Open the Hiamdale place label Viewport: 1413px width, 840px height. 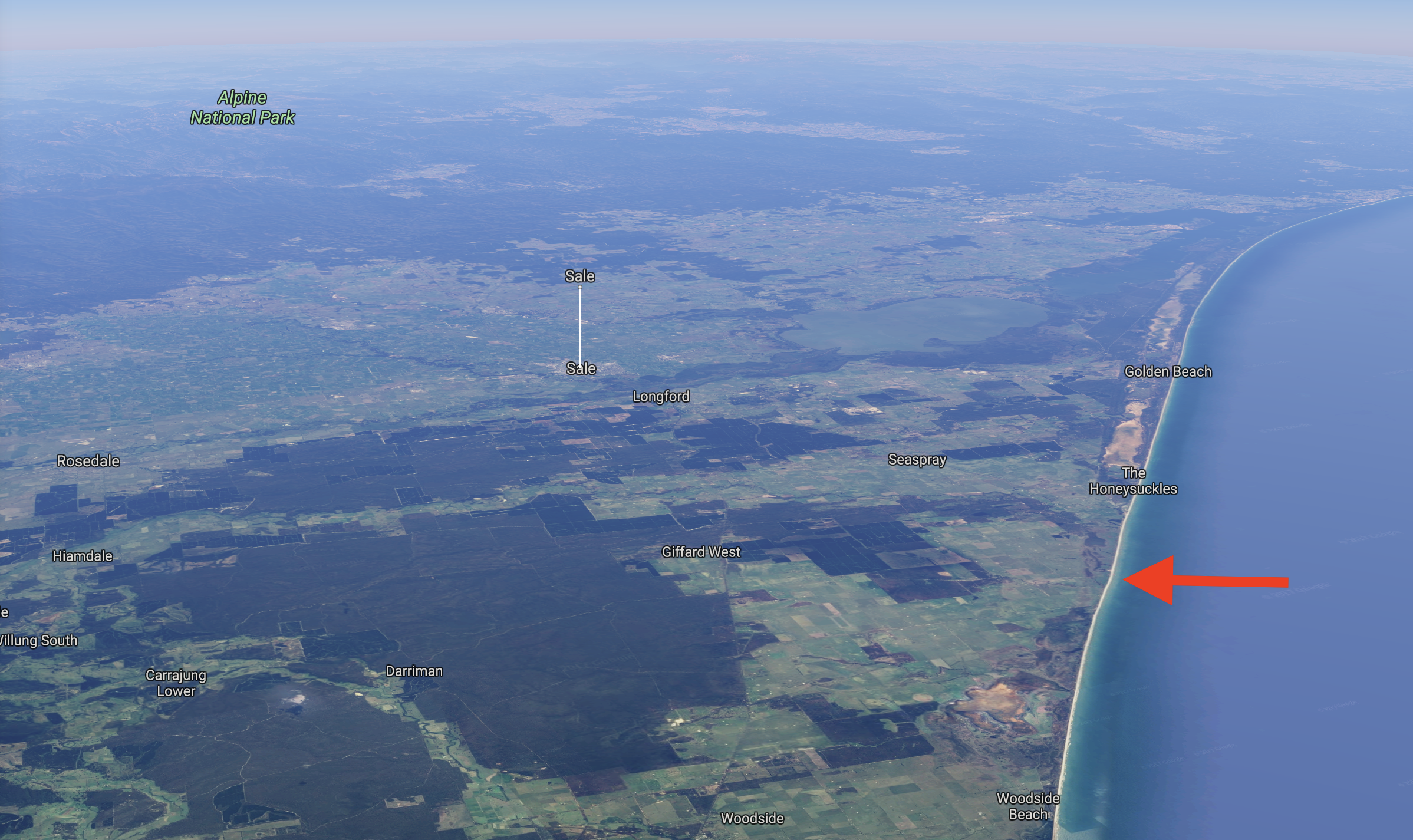(x=83, y=556)
